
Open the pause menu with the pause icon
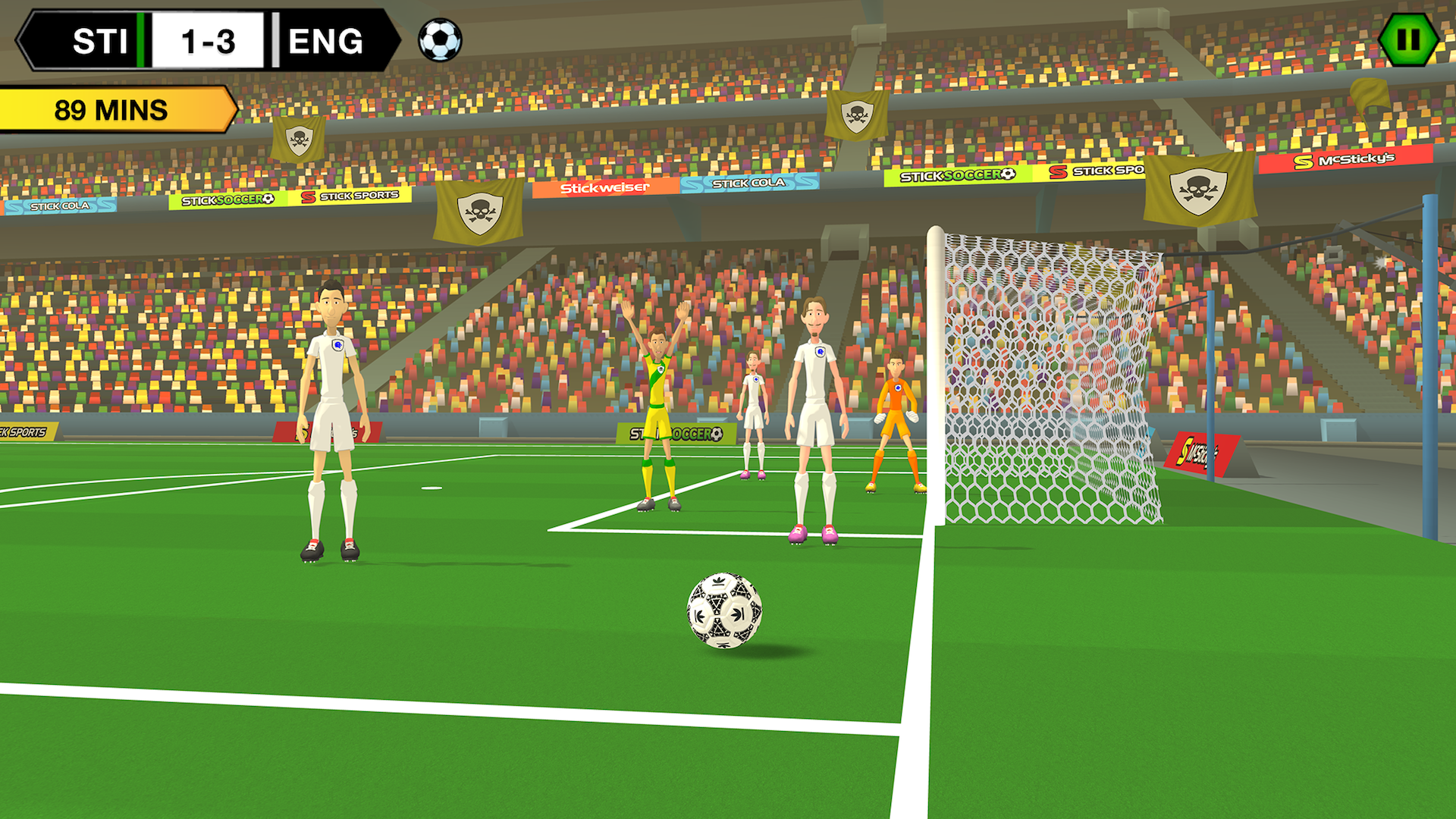point(1407,39)
